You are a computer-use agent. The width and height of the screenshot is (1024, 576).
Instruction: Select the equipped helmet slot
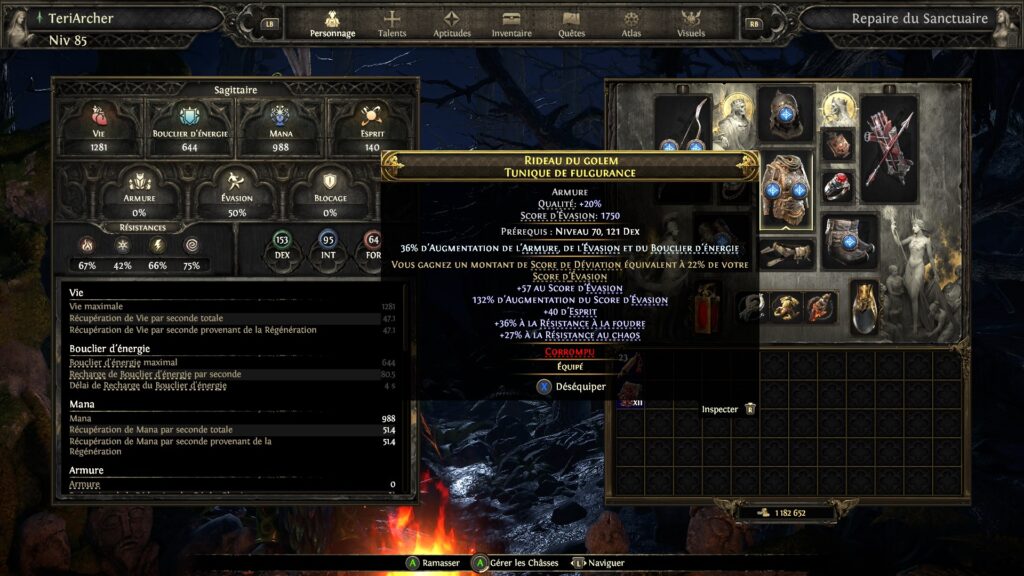(785, 114)
